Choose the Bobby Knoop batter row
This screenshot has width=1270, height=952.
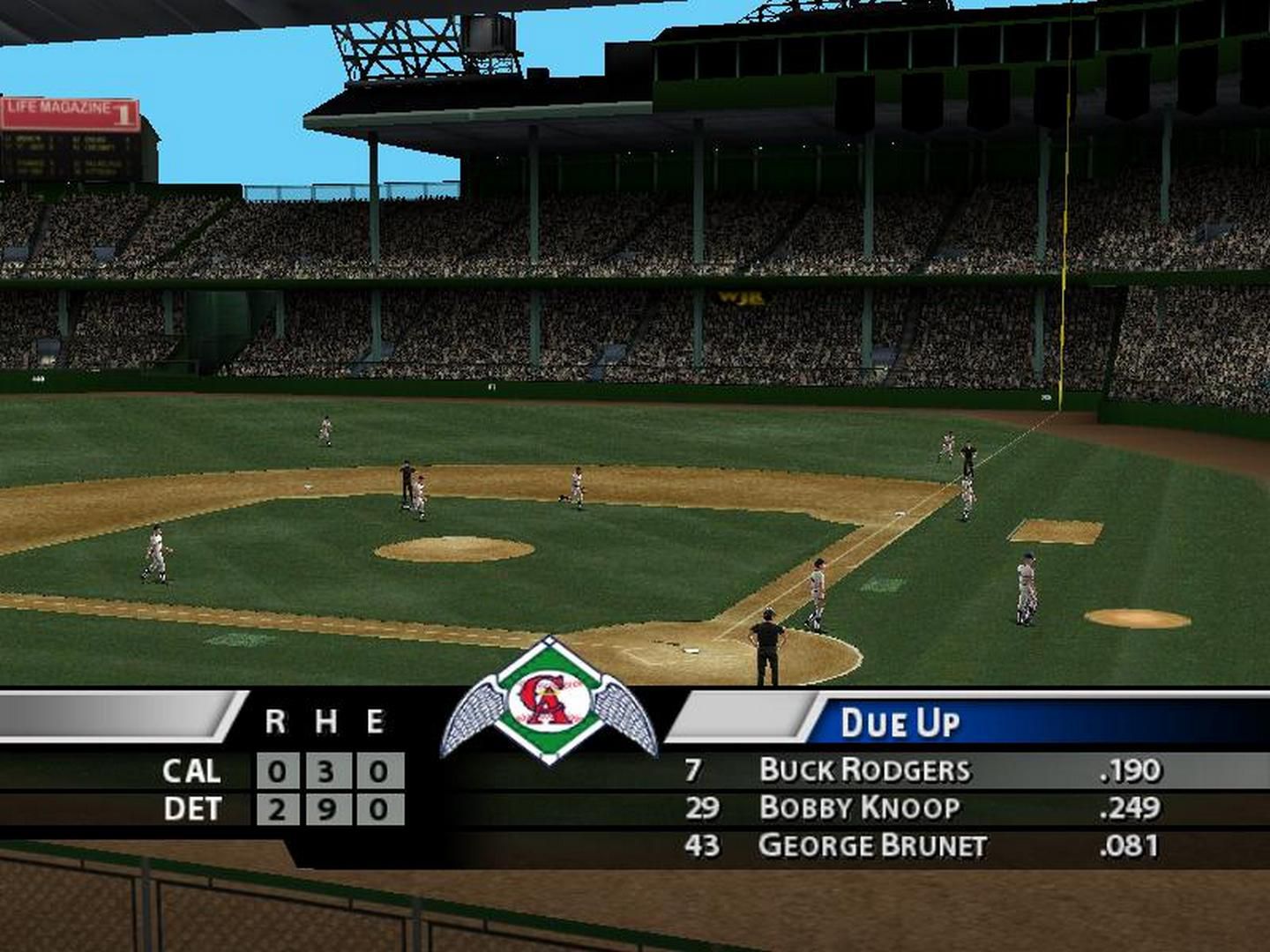[859, 808]
